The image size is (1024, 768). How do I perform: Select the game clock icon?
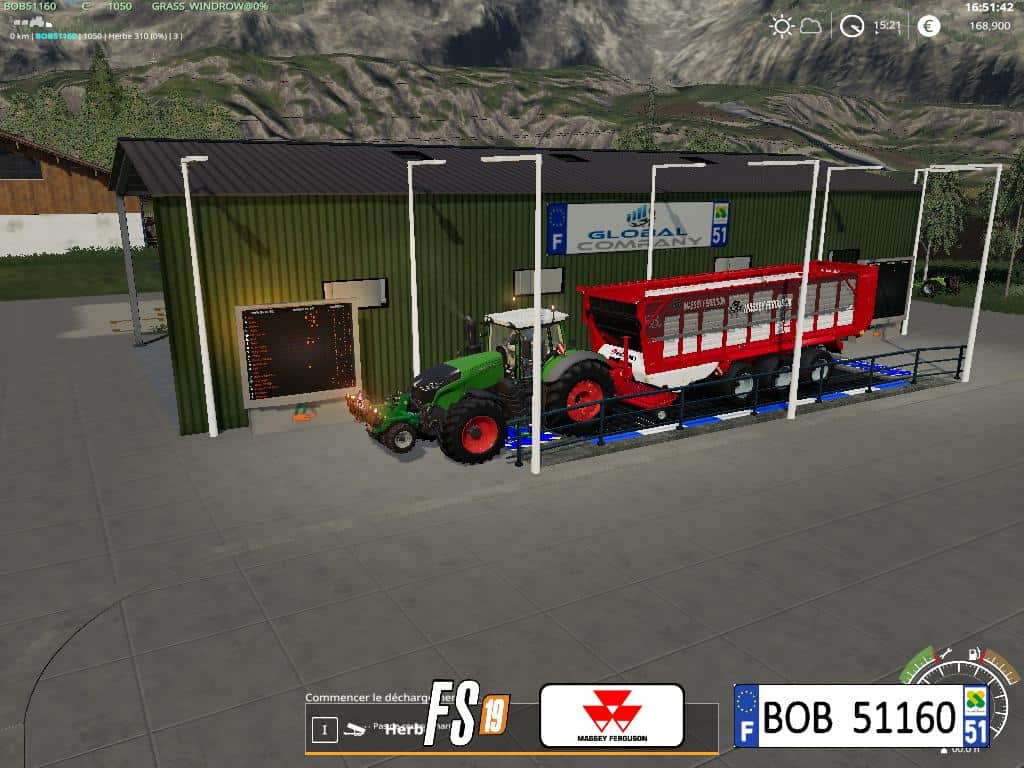[852, 26]
